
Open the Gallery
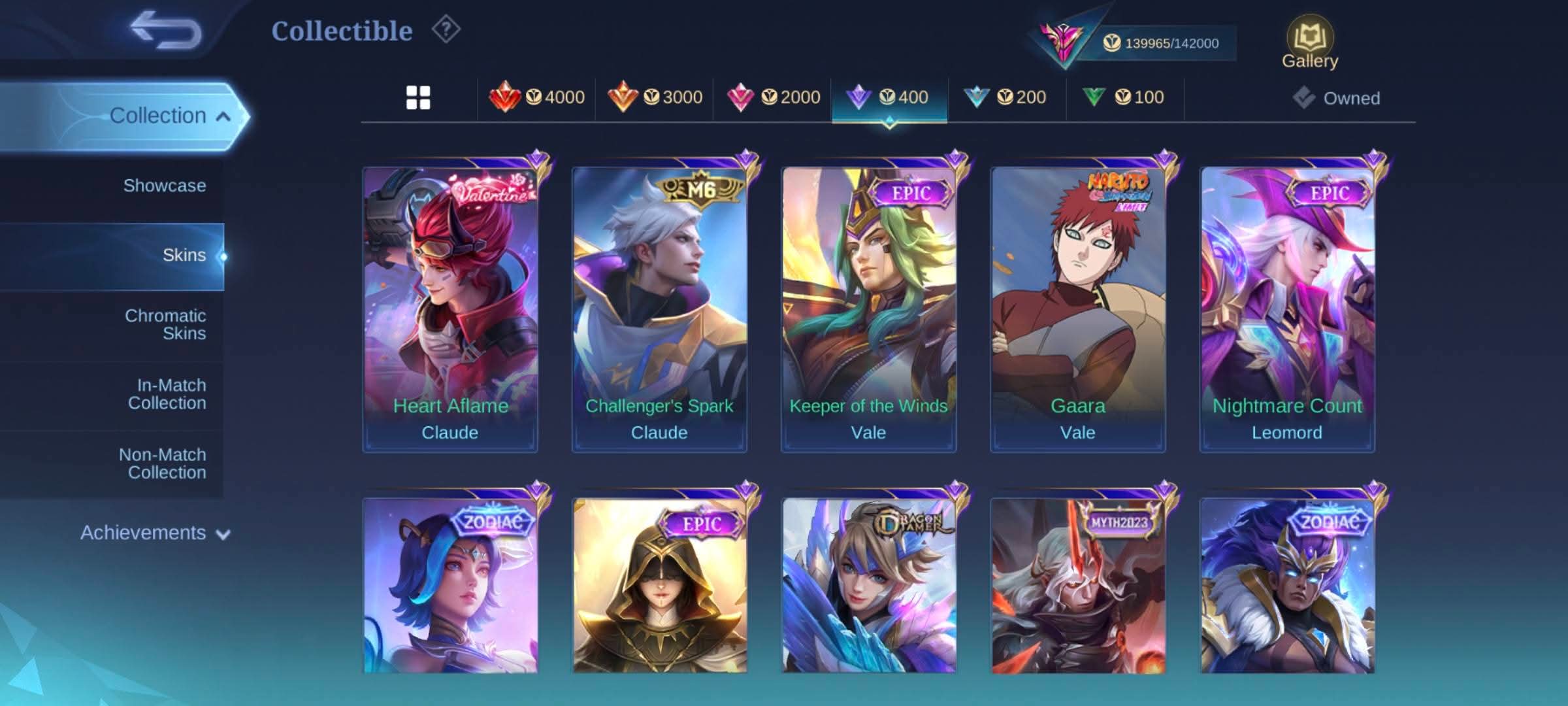(1309, 43)
